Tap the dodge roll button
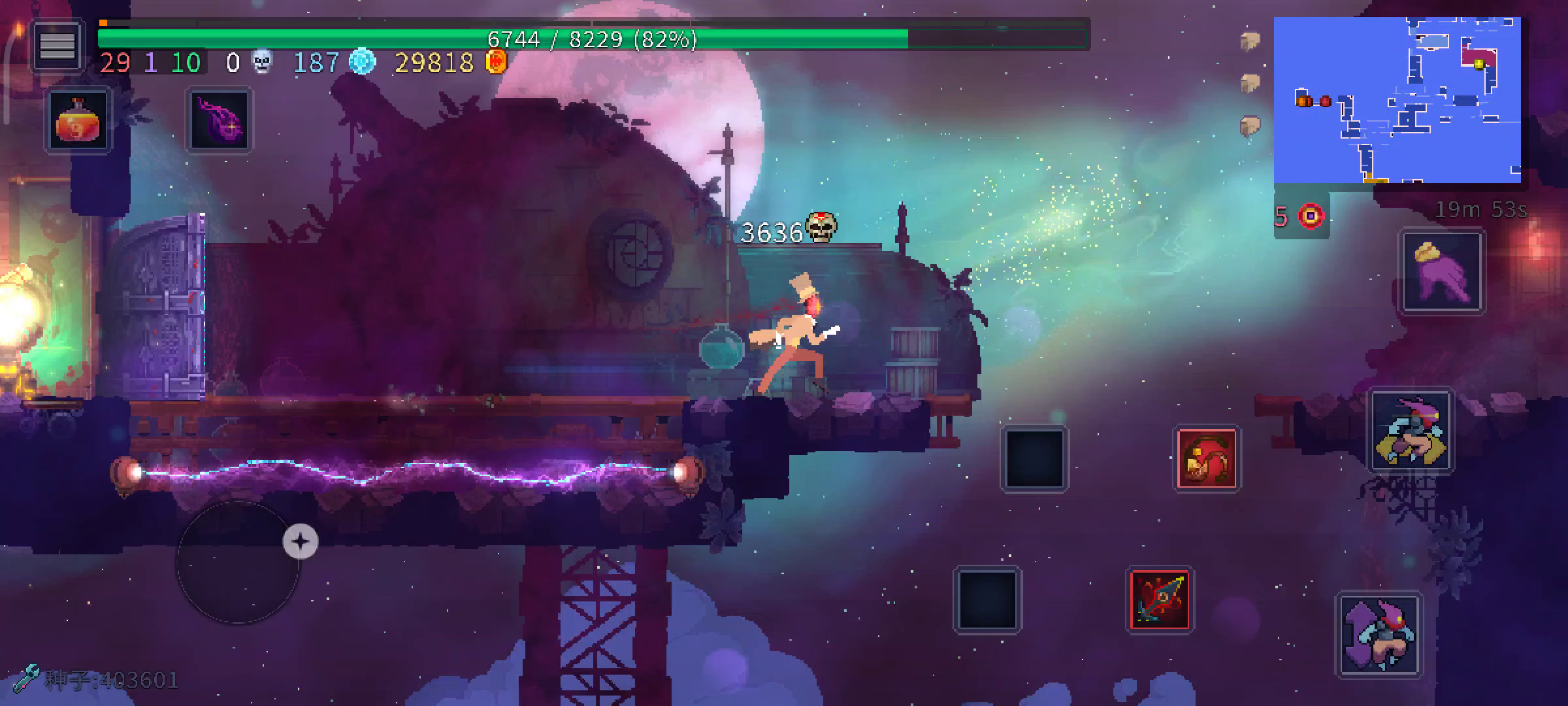 (1411, 431)
